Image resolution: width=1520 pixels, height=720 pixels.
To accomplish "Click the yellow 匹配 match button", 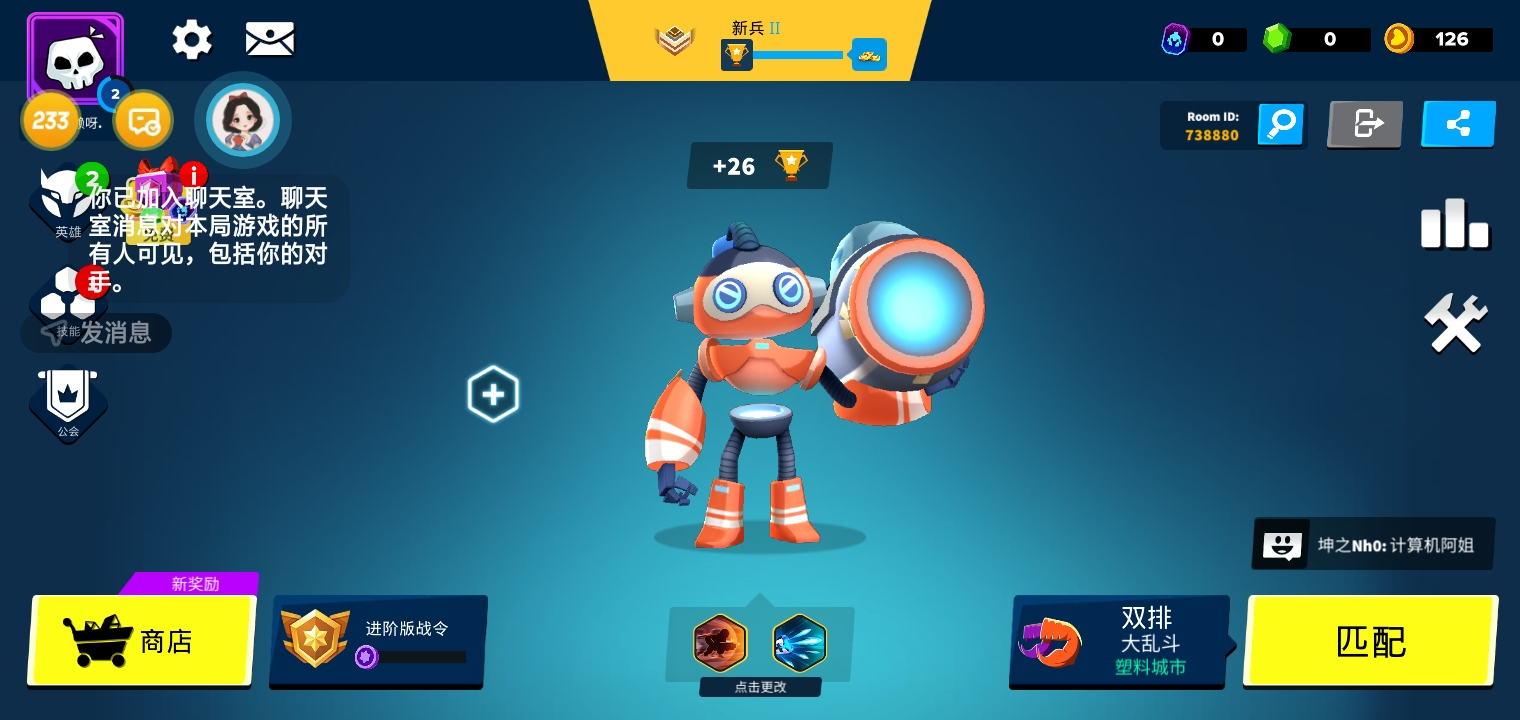I will tap(1370, 641).
